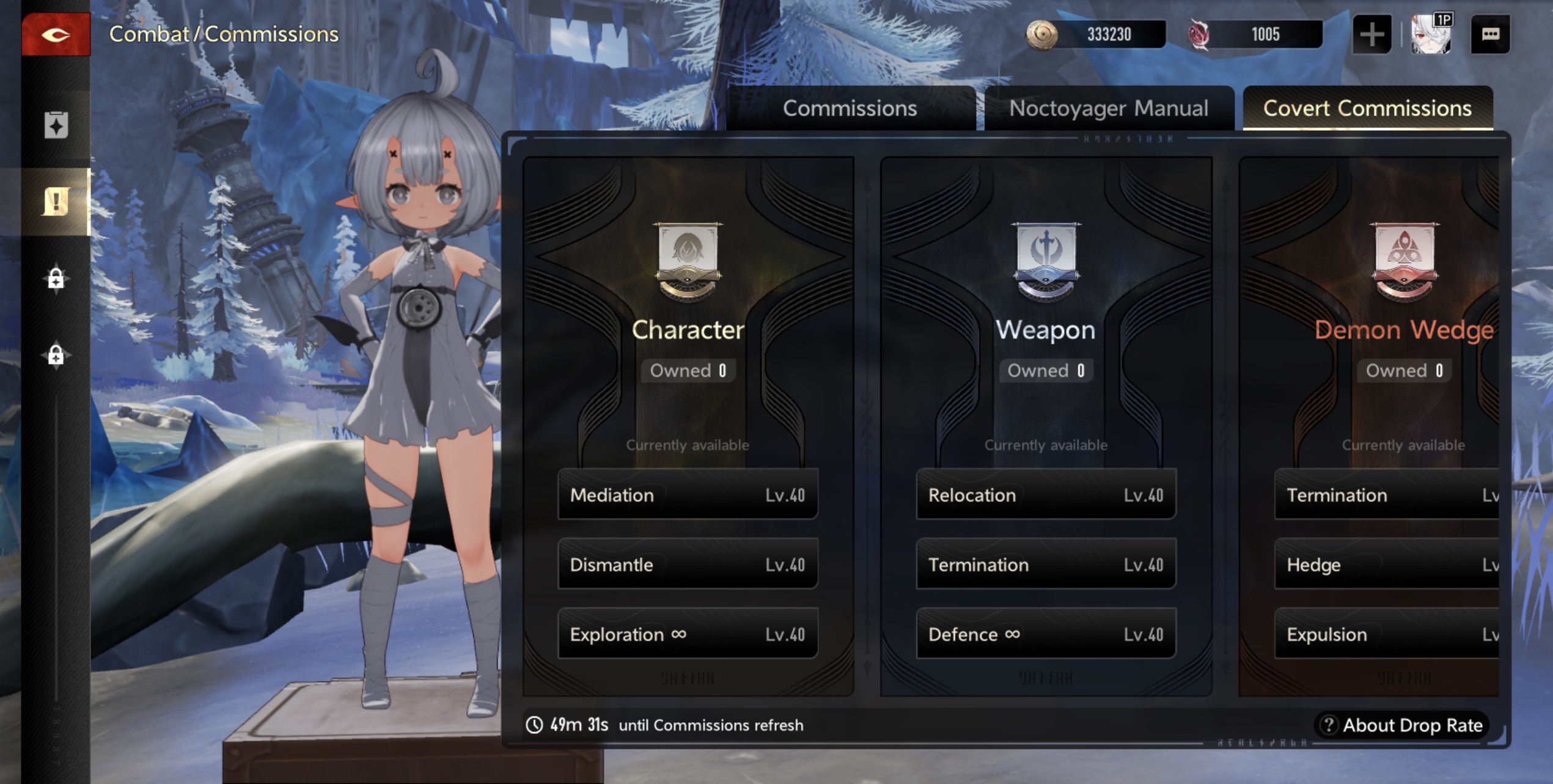1553x784 pixels.
Task: Select the endless Exploration commission
Action: coord(688,634)
